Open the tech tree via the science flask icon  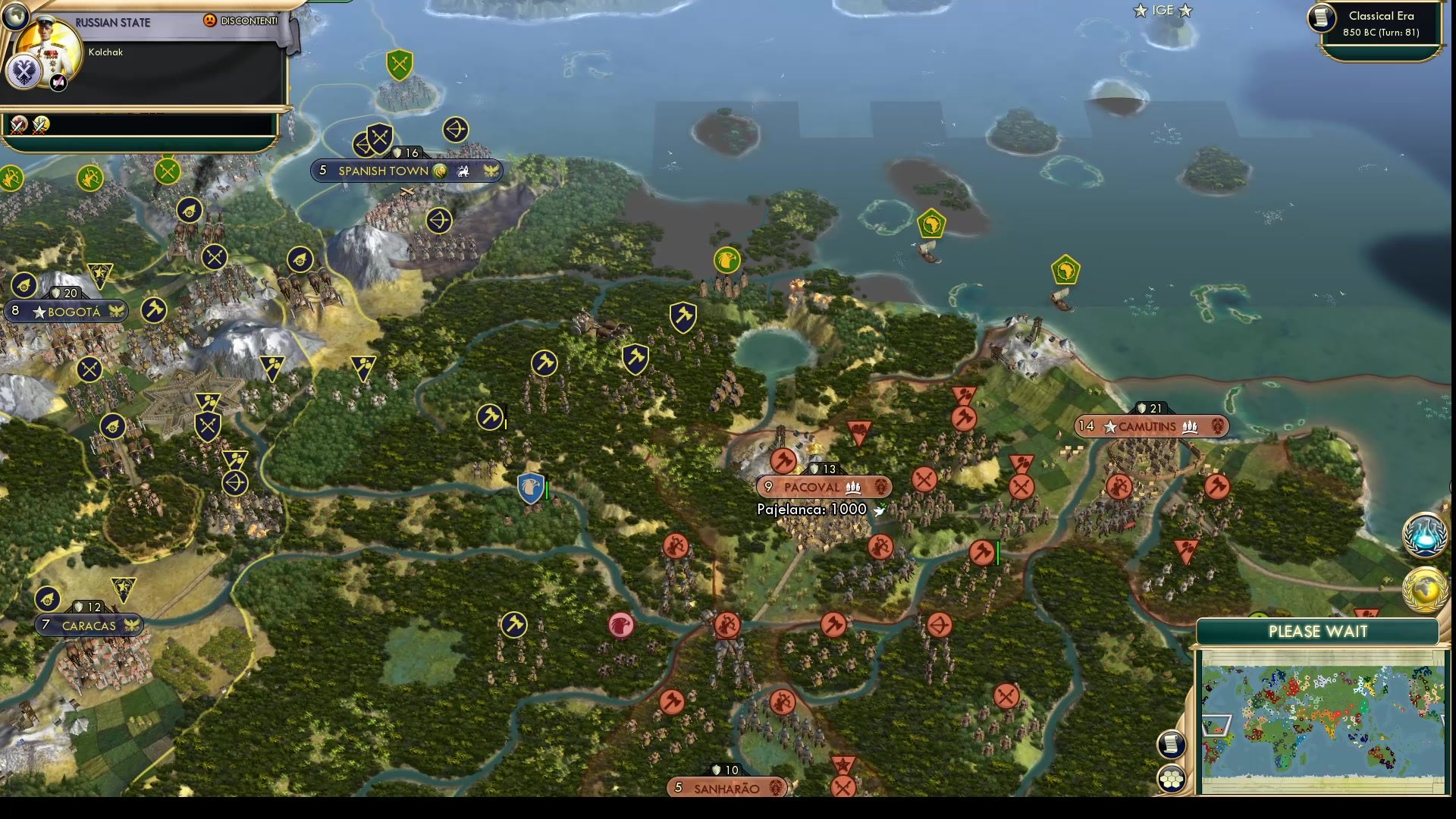click(1423, 535)
